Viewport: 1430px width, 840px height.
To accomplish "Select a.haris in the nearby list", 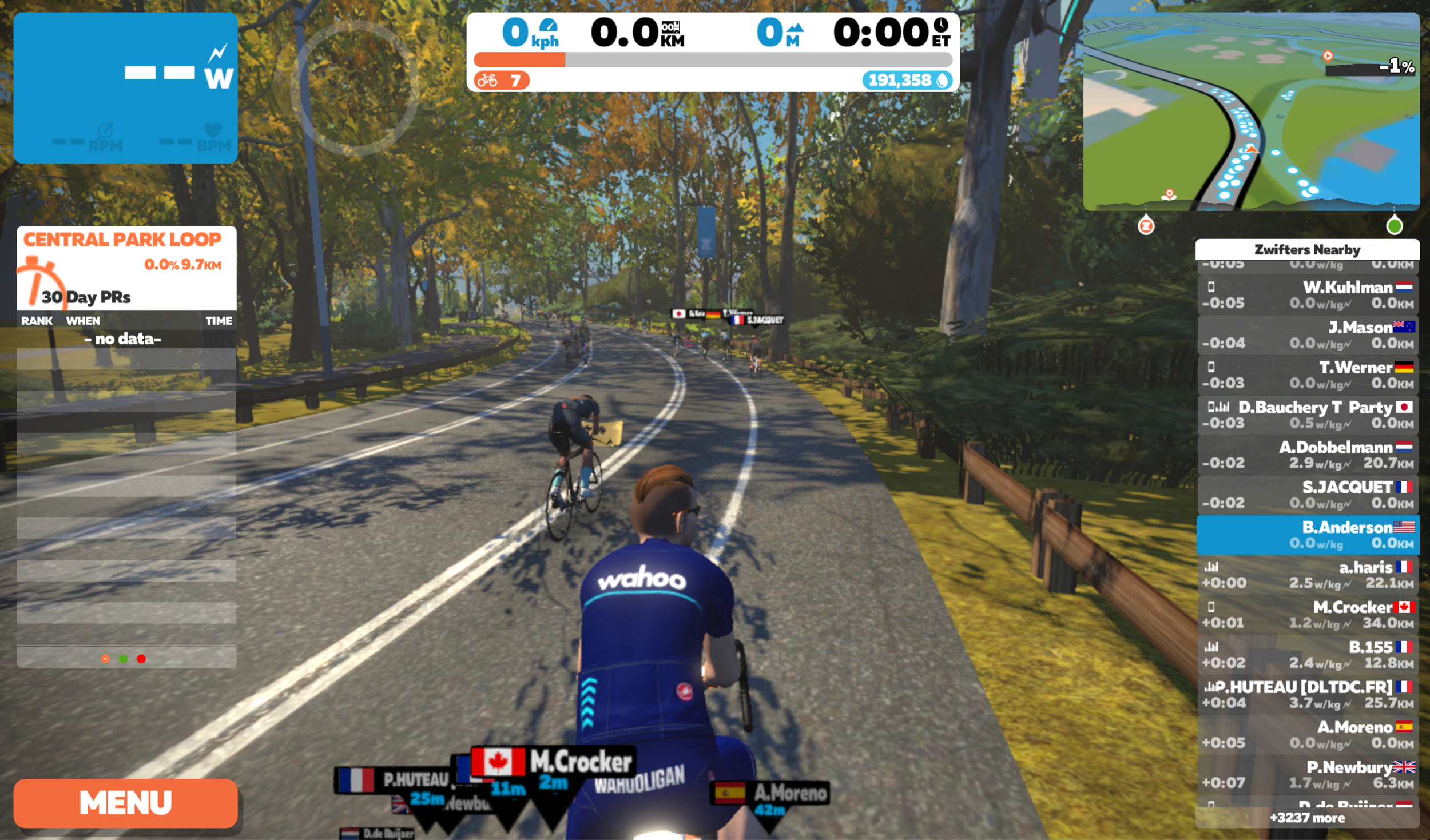I will (1308, 575).
